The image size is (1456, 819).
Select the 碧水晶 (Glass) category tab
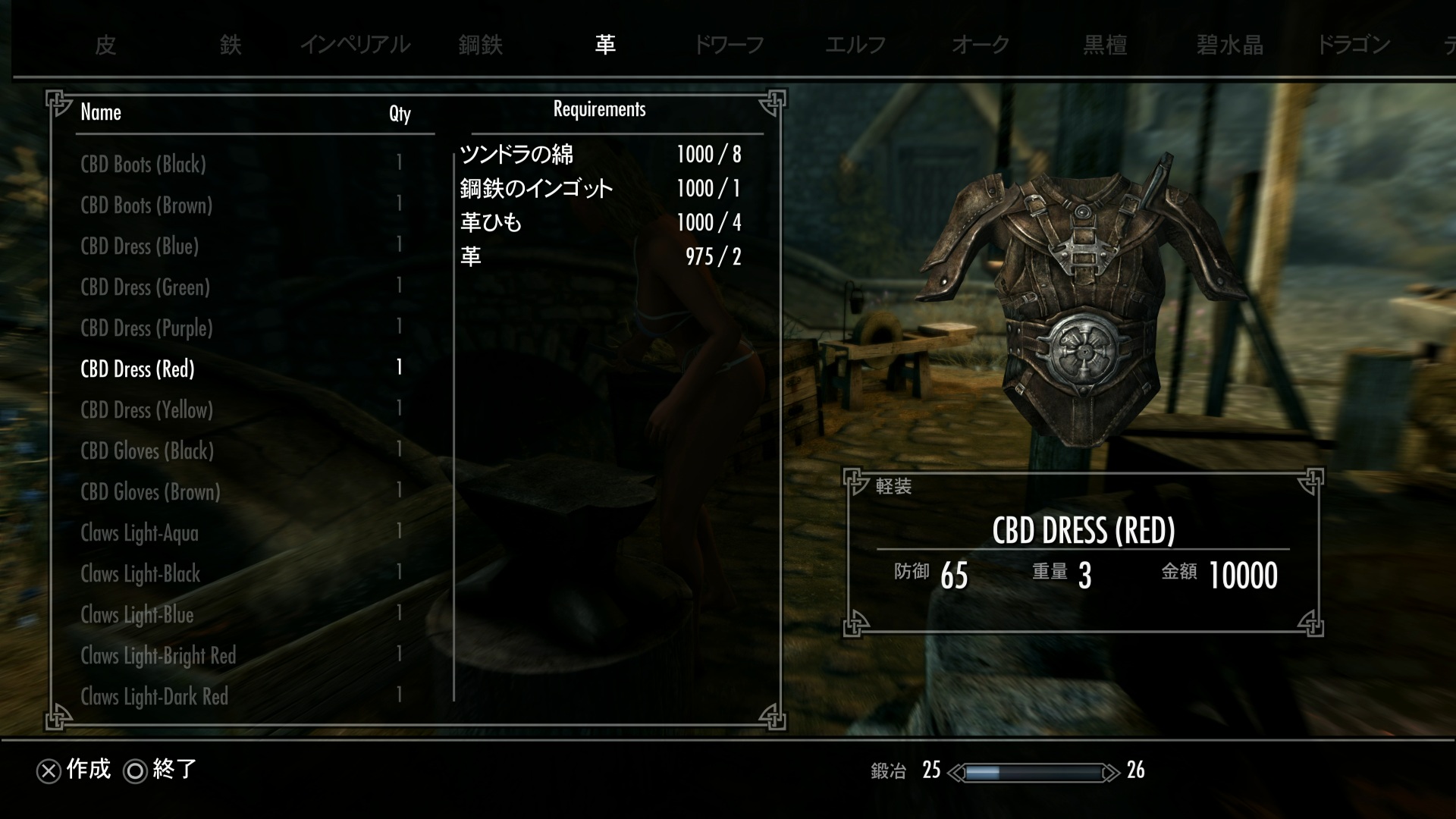[1230, 45]
